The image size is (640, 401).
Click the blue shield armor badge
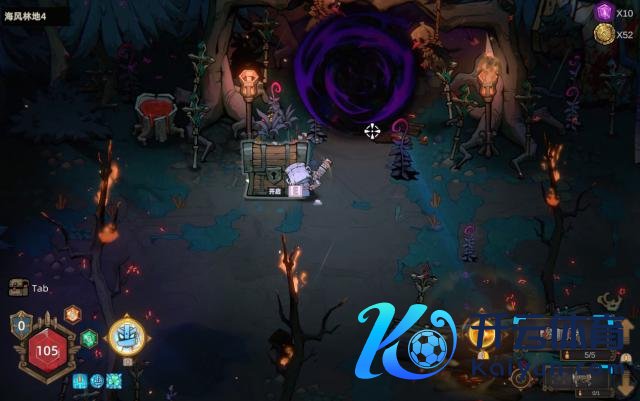(21, 324)
